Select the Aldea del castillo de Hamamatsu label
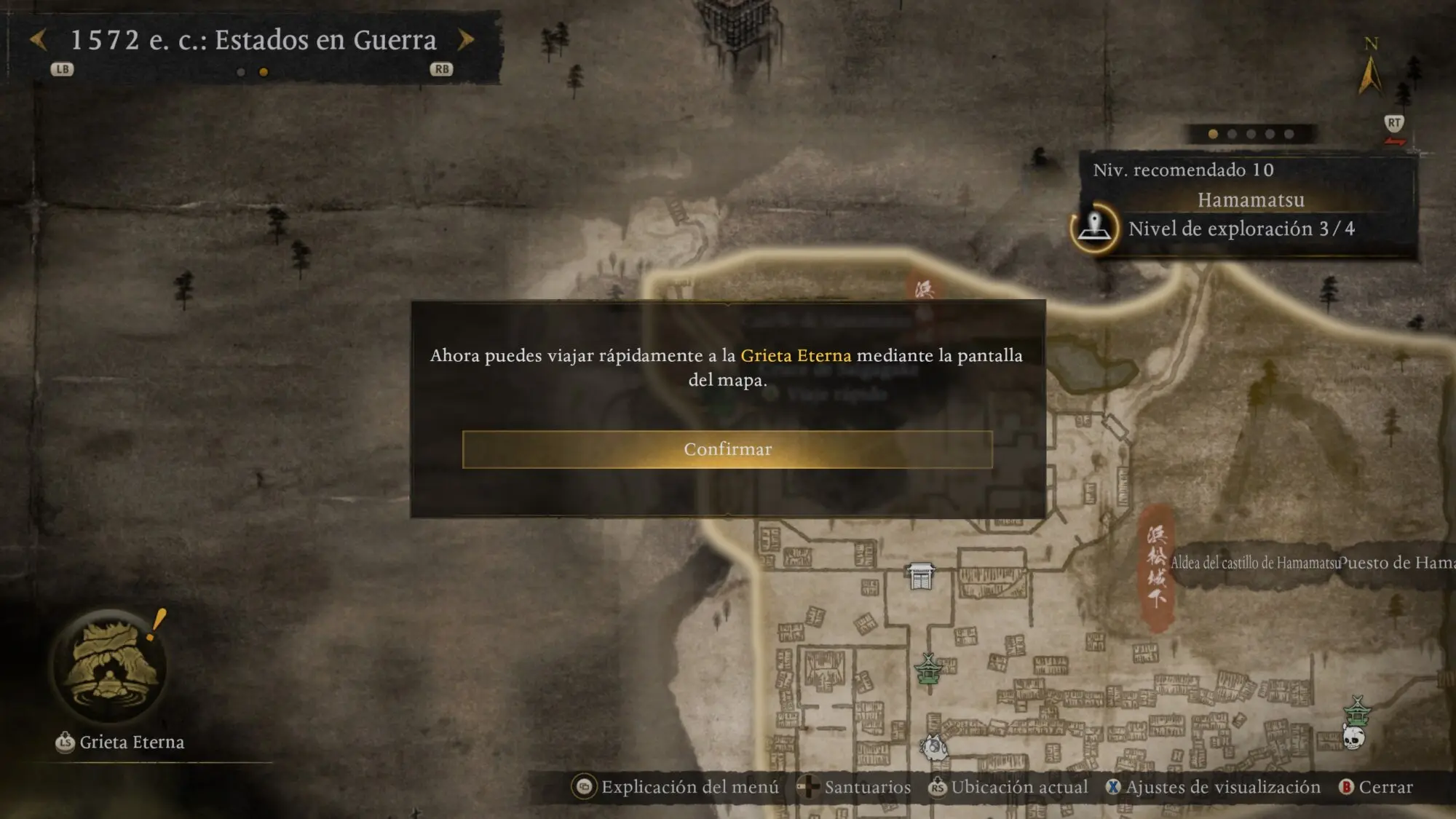1456x819 pixels. point(1254,563)
